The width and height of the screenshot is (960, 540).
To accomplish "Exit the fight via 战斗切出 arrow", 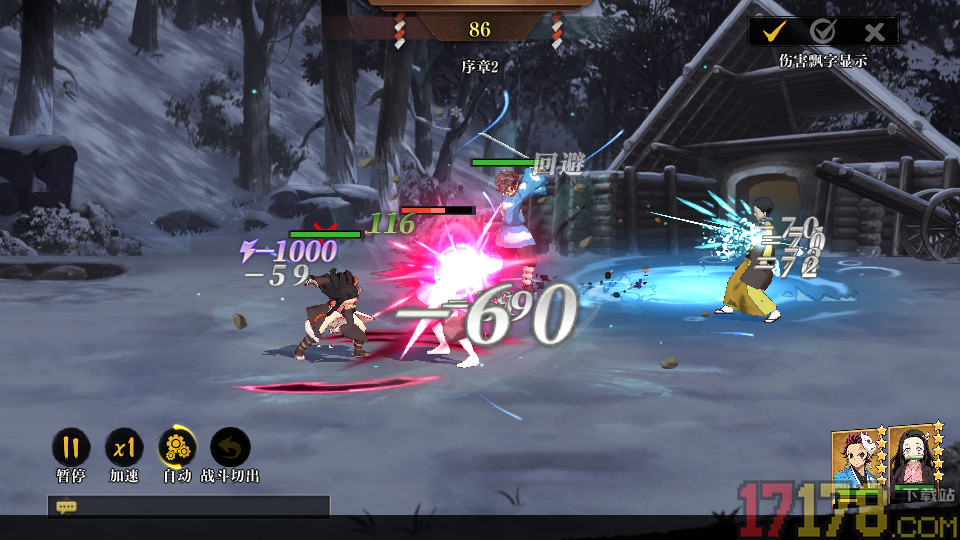I will click(230, 448).
